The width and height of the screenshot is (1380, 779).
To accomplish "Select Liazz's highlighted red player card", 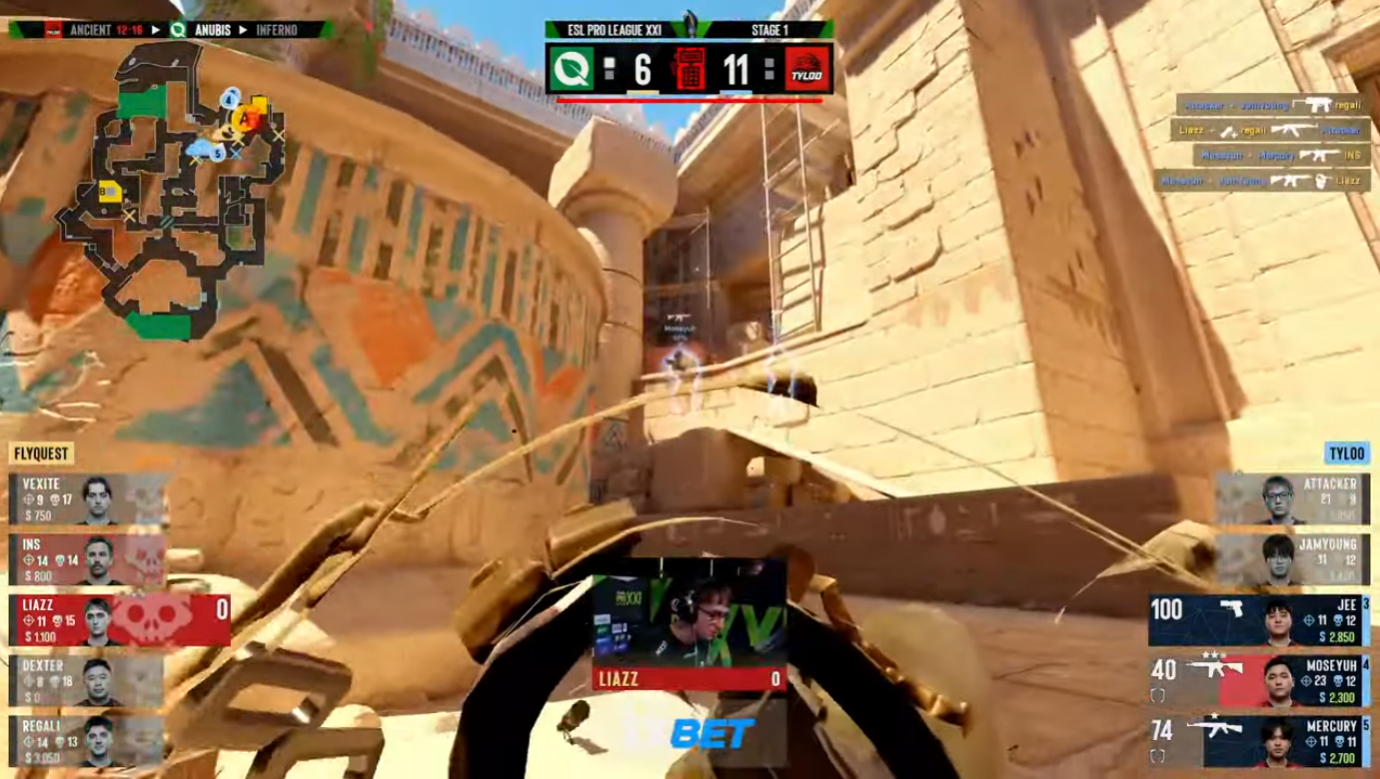I will tap(120, 620).
